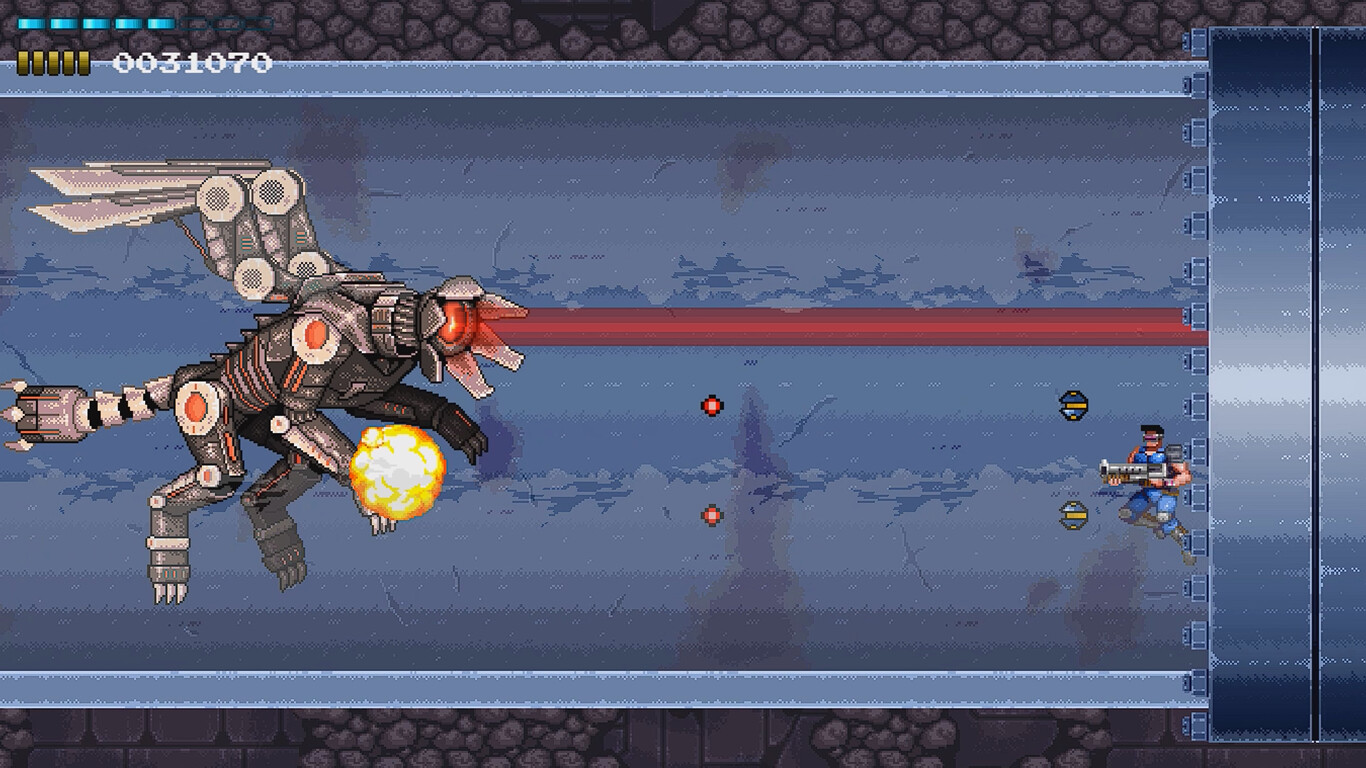
Task: Click the middle gold grenade icon
Action: (52, 62)
